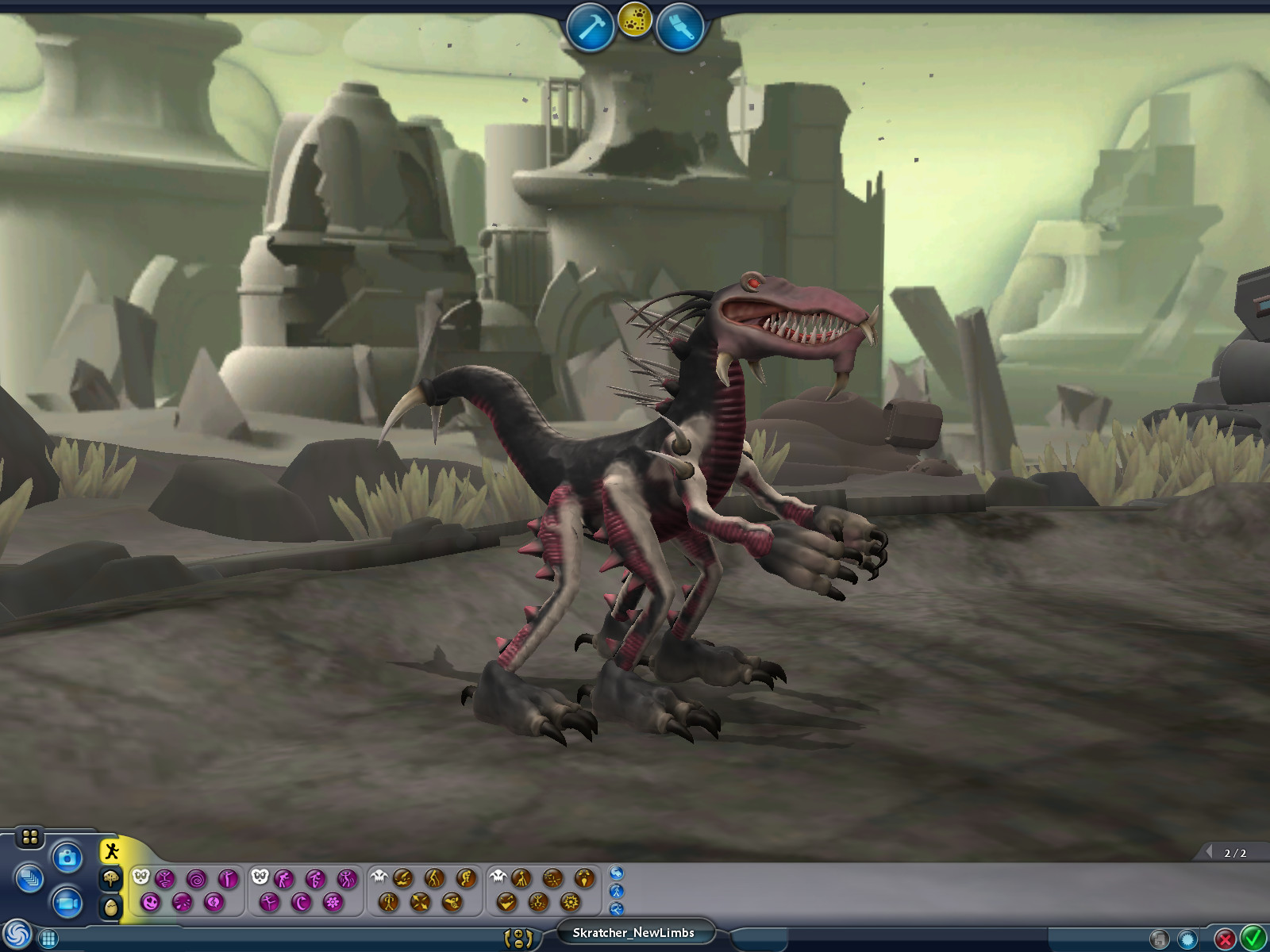Take a screenshot with the camera icon
1270x952 pixels.
click(67, 857)
